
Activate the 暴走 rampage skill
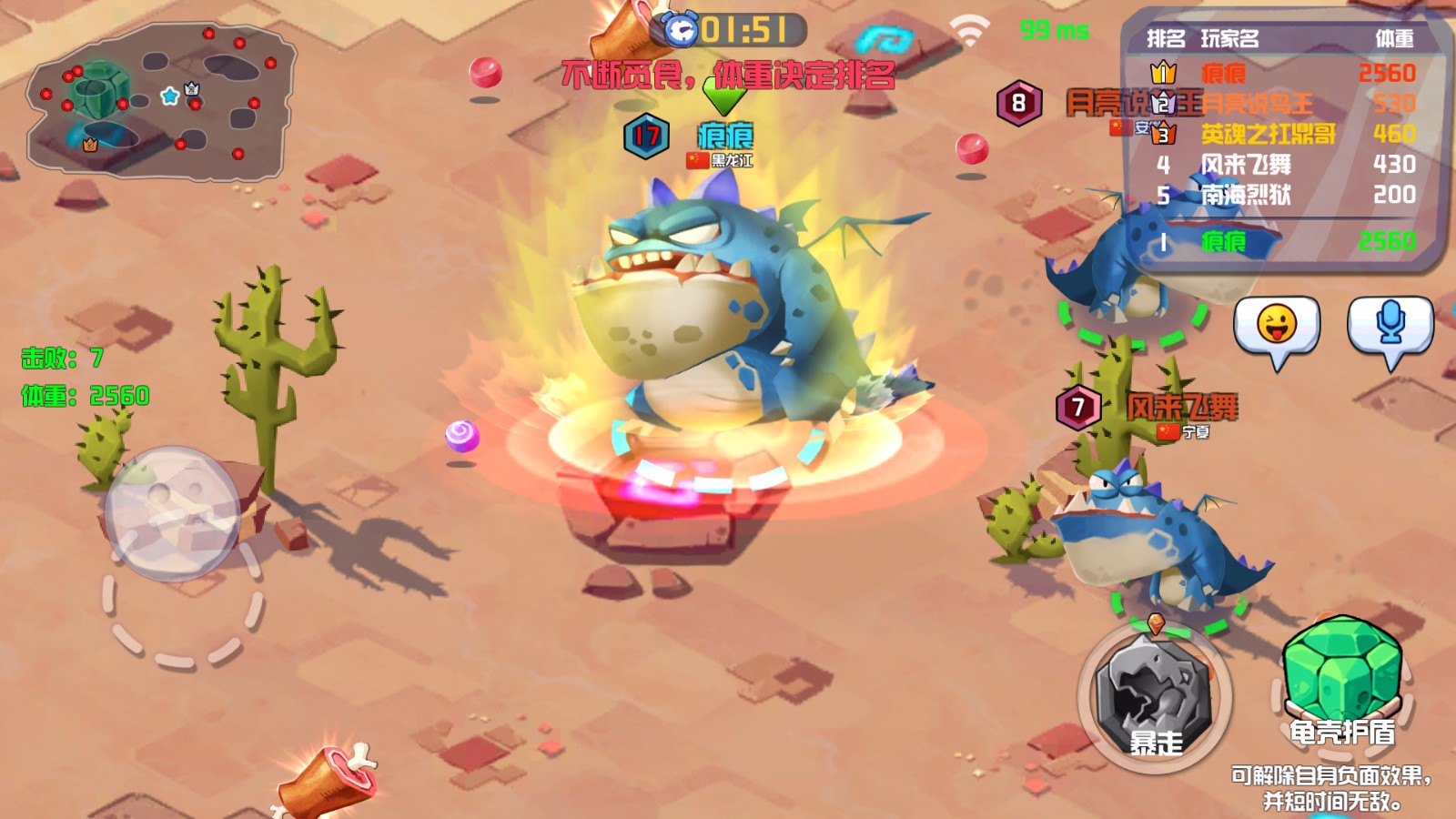1155,699
